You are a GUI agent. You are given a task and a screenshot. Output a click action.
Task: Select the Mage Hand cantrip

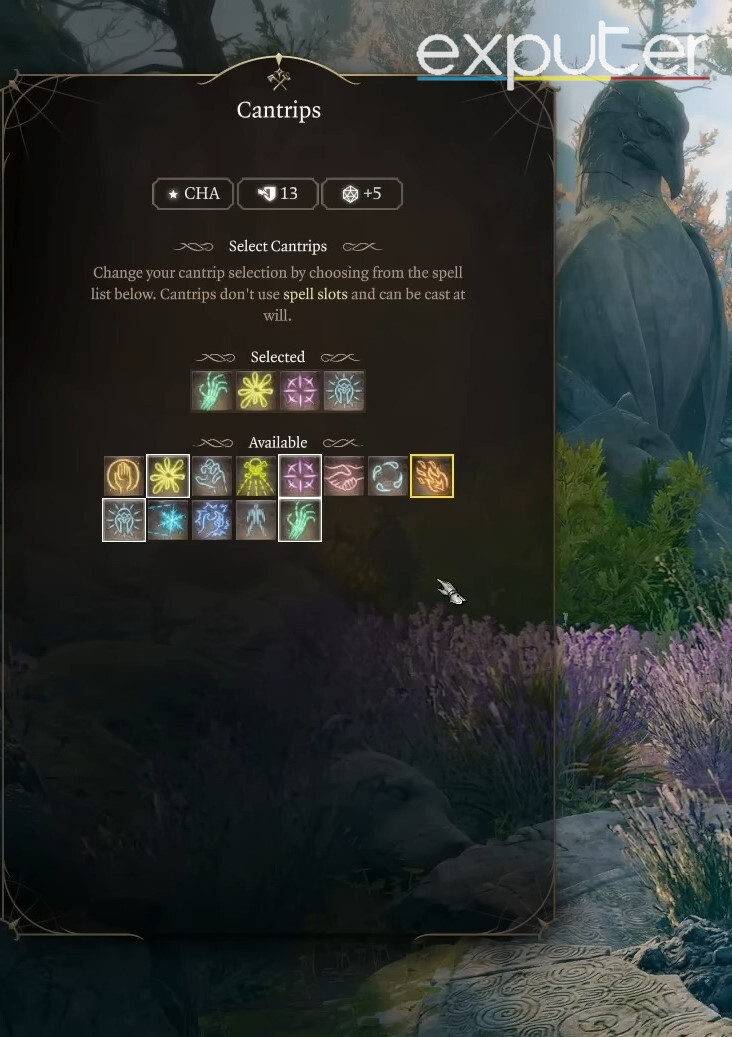(x=212, y=476)
